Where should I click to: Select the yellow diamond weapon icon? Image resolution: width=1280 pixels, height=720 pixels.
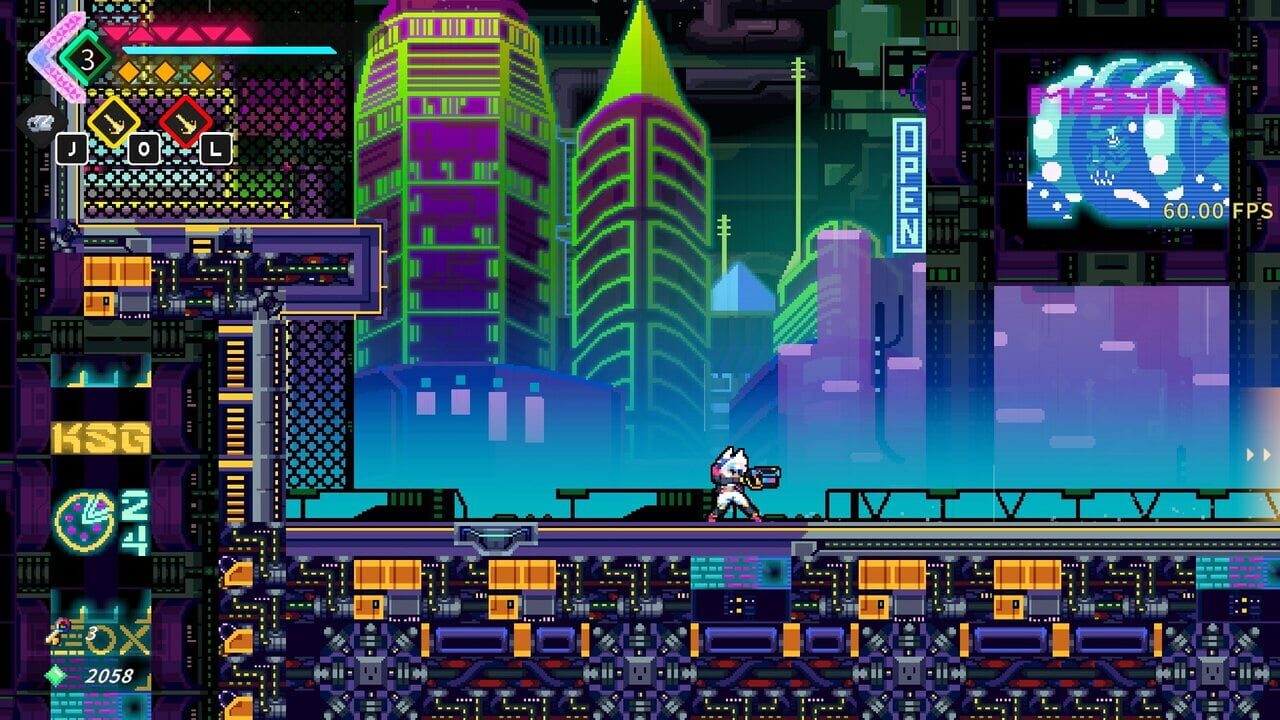click(x=115, y=122)
